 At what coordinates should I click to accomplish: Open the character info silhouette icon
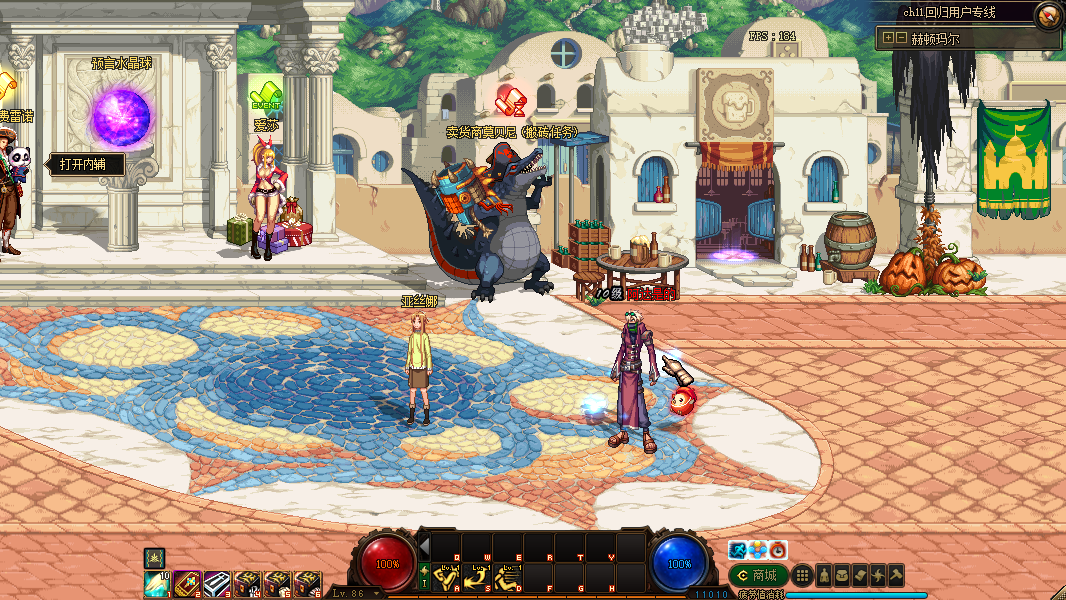[x=824, y=575]
